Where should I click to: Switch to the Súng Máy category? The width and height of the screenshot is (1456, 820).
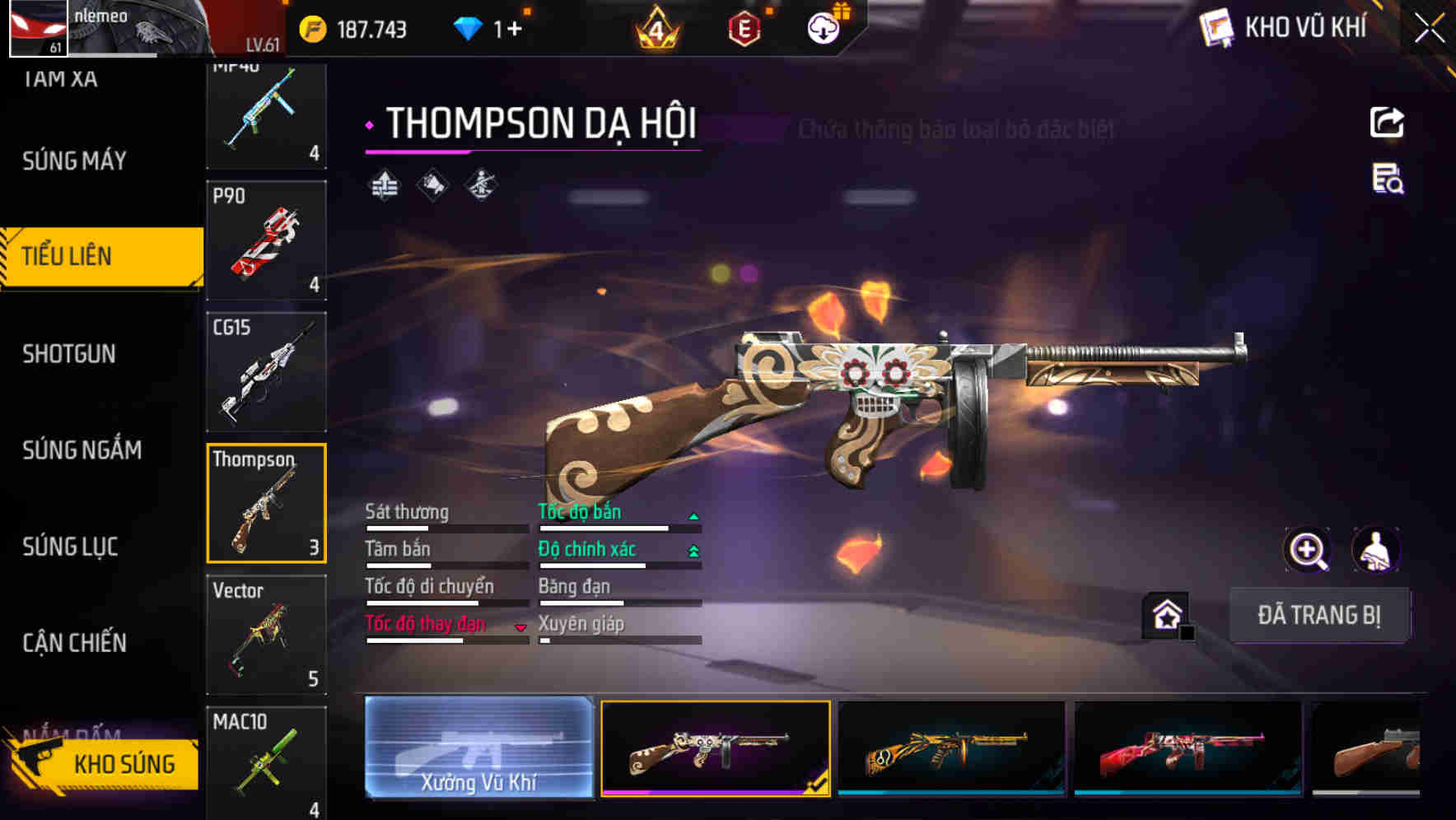(75, 161)
